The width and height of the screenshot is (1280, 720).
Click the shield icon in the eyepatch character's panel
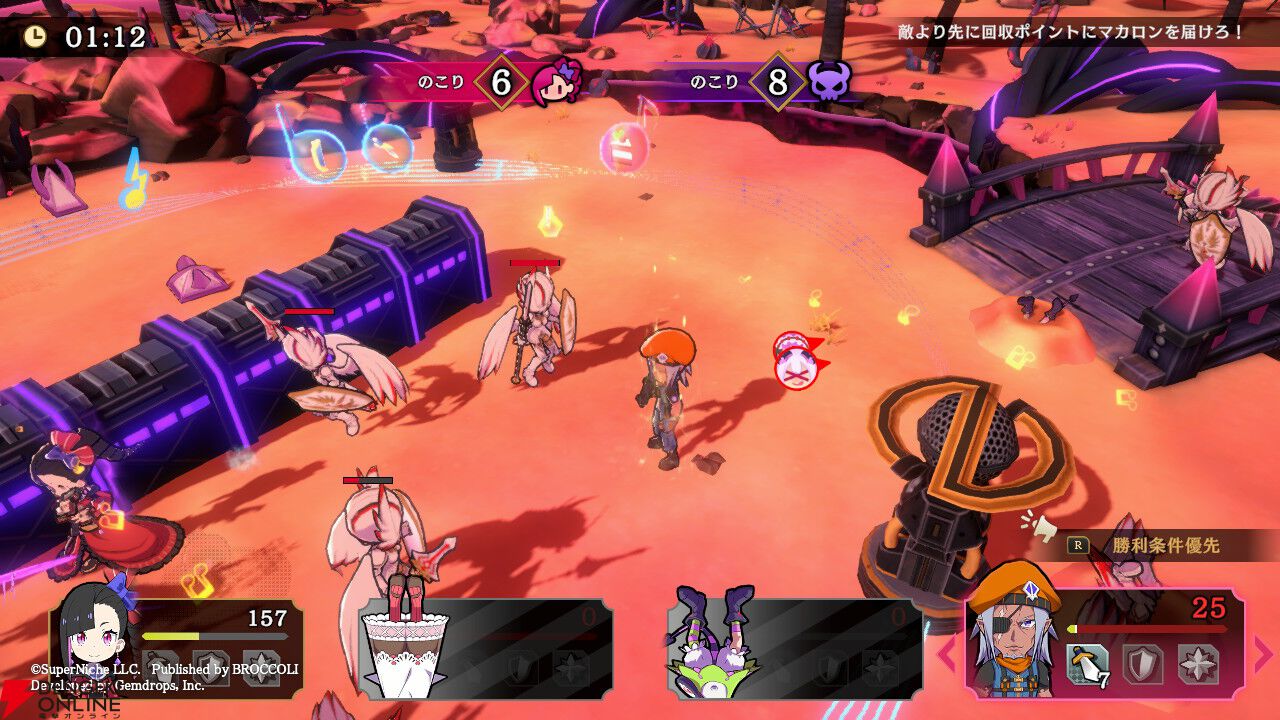coord(1141,663)
